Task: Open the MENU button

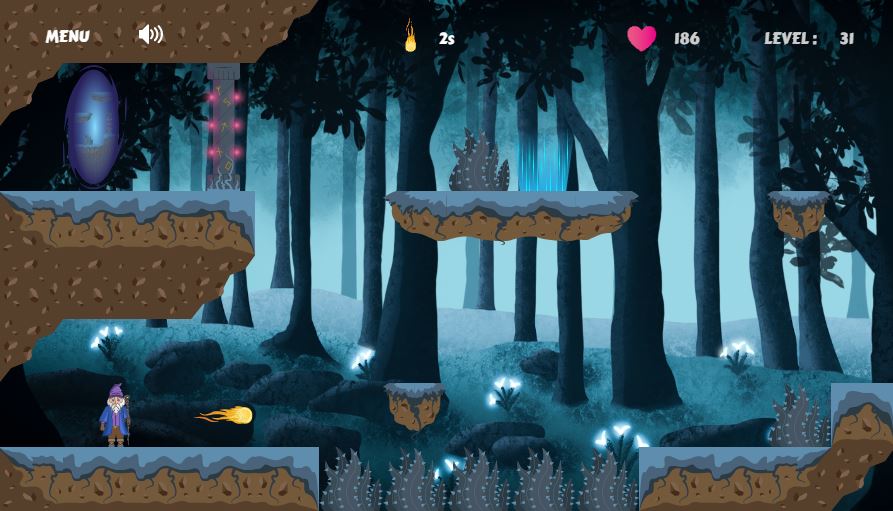Action: [67, 36]
